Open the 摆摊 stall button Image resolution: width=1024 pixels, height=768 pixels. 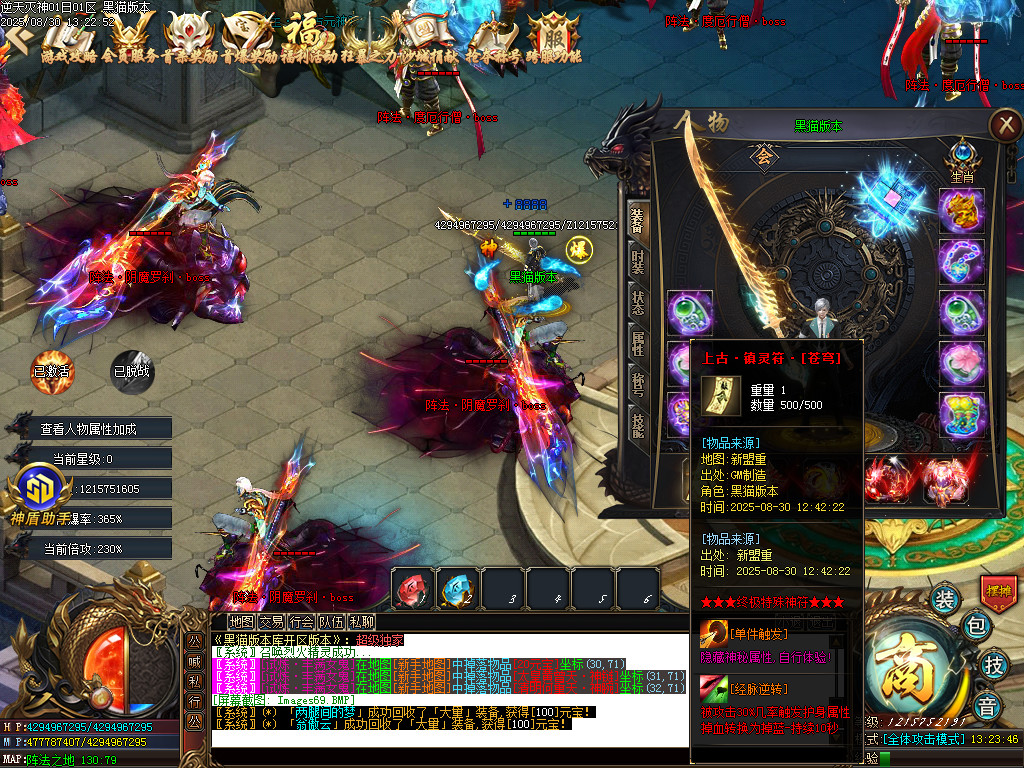pos(999,591)
